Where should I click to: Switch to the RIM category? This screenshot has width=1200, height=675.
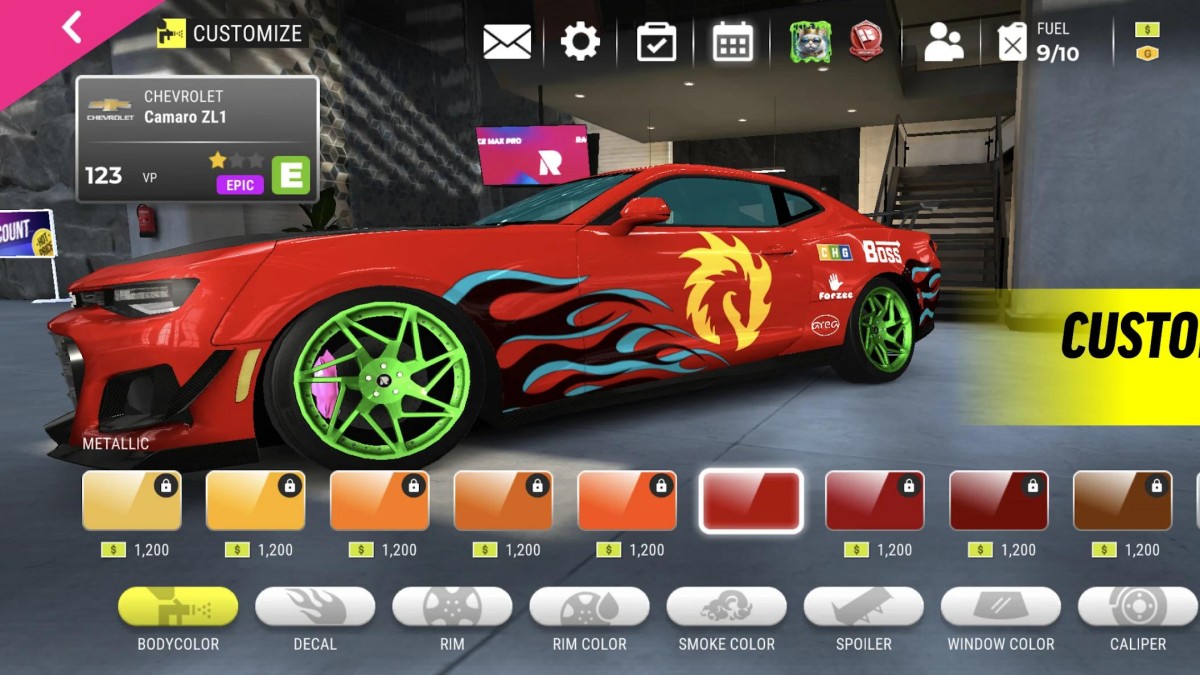pos(452,607)
